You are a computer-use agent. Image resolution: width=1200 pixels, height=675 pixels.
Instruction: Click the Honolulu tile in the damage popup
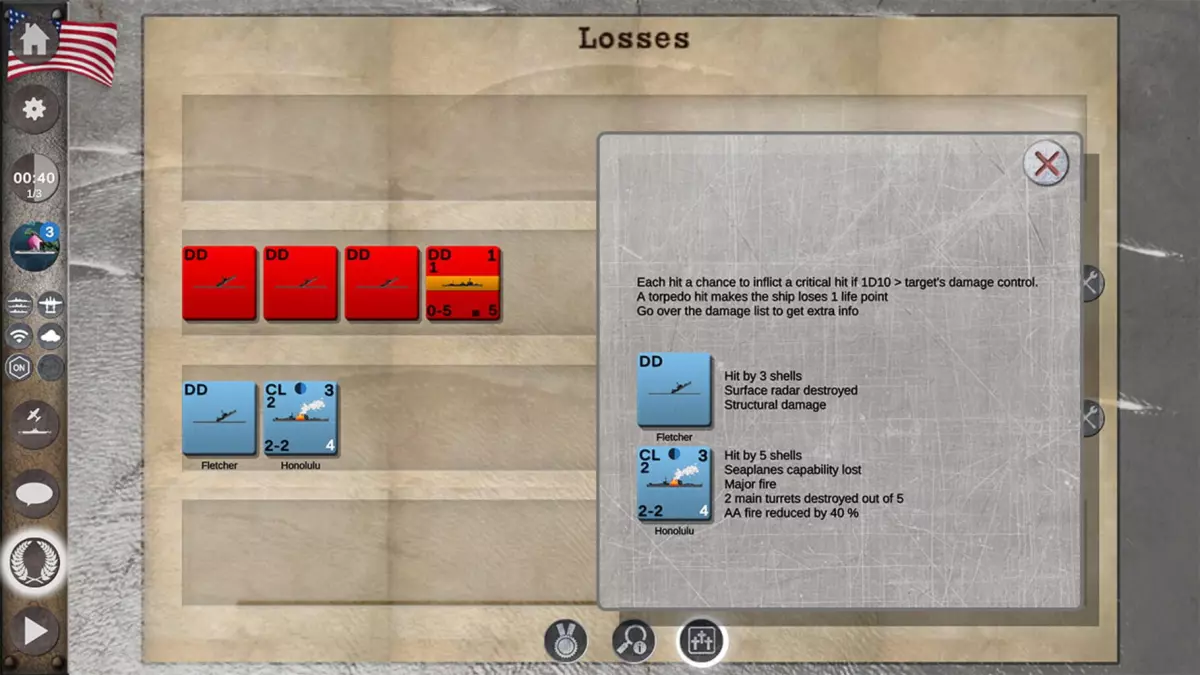click(x=674, y=484)
